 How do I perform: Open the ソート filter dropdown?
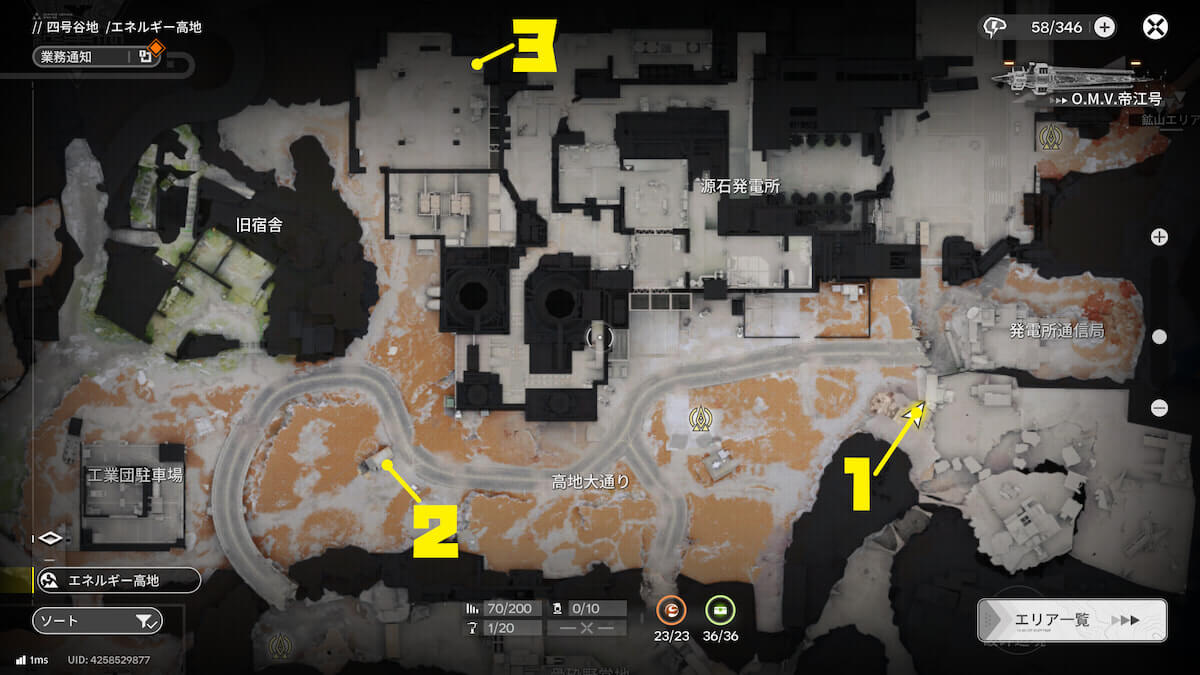click(x=97, y=621)
